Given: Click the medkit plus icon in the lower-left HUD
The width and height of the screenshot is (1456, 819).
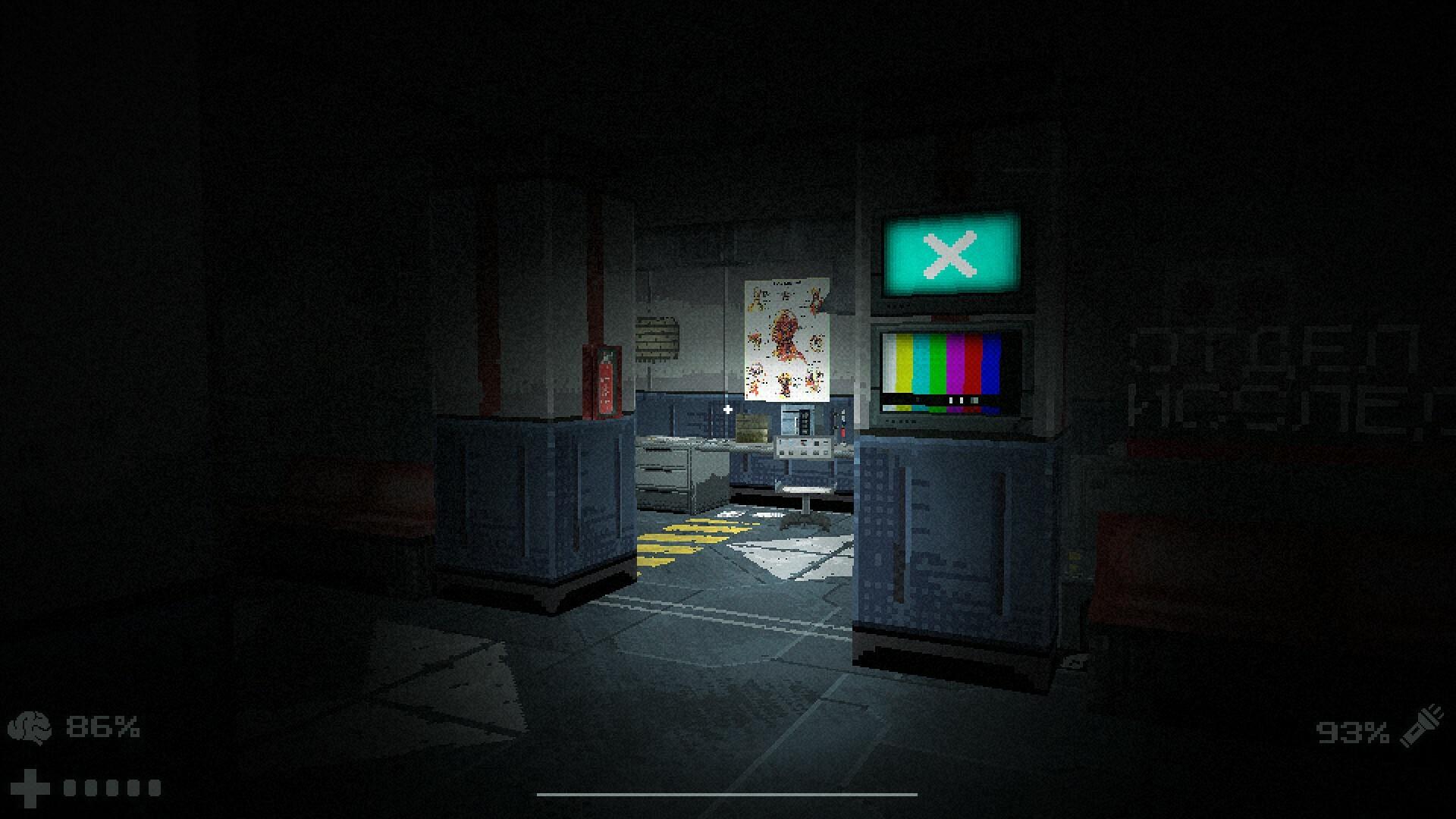Looking at the screenshot, I should pos(30,787).
